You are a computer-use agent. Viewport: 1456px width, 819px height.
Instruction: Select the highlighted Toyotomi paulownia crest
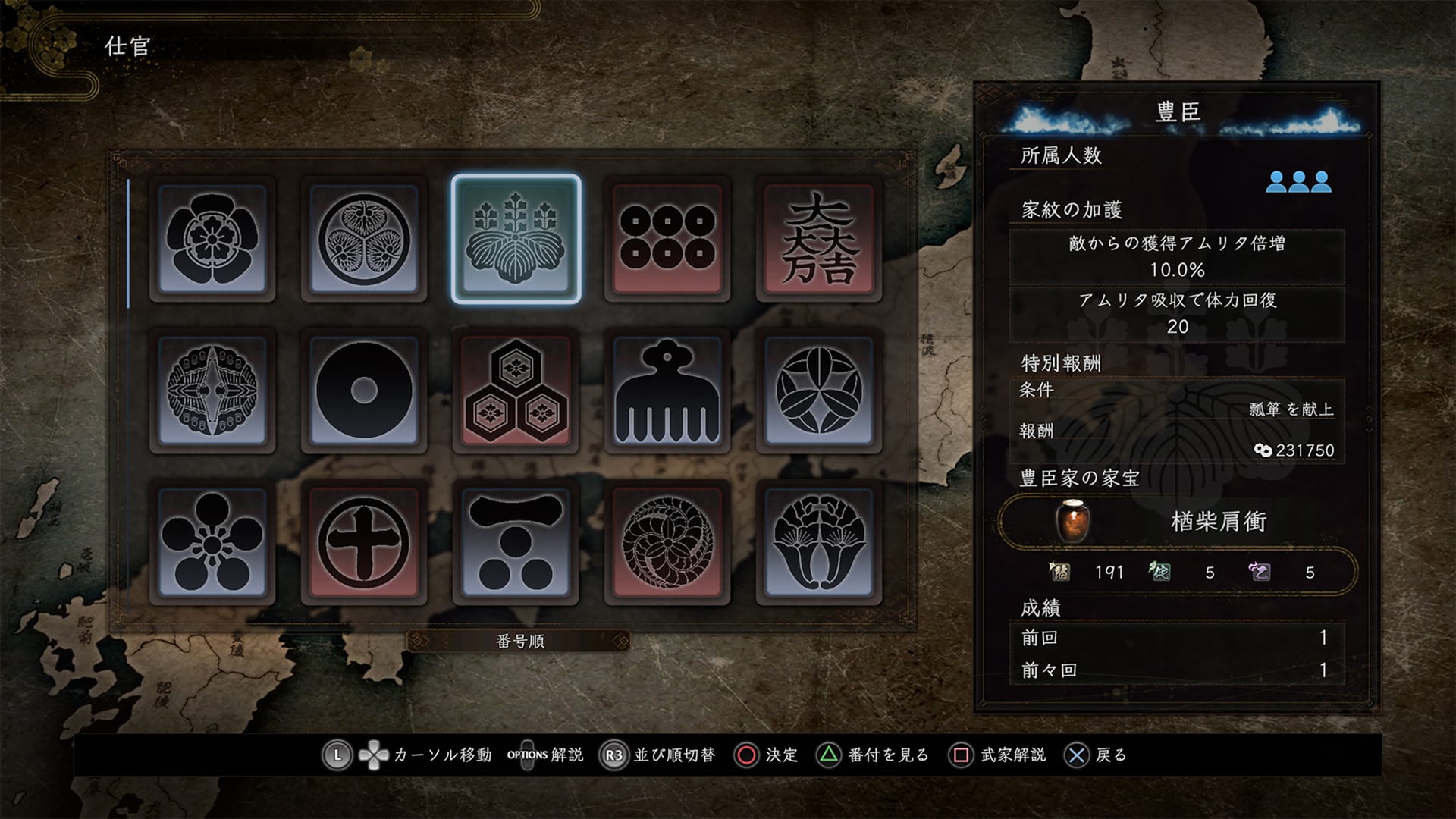[516, 239]
